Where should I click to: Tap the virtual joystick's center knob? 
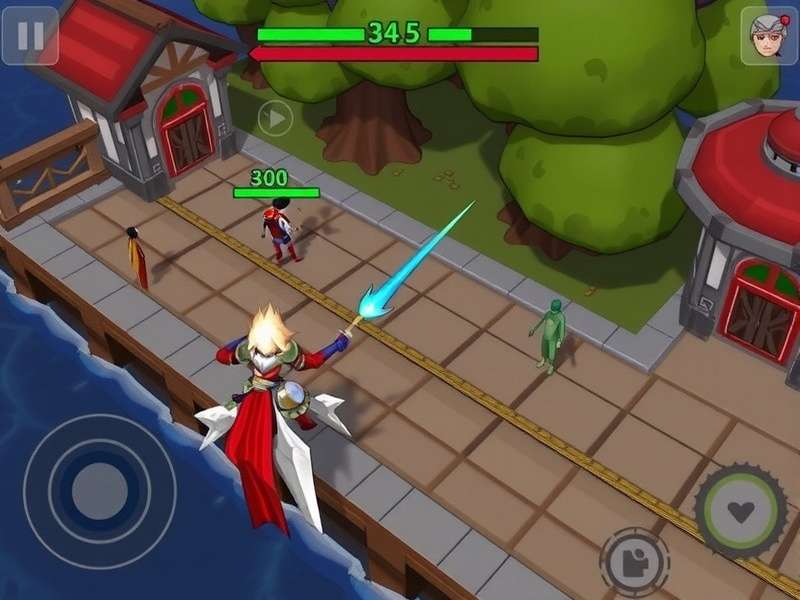pyautogui.click(x=100, y=490)
